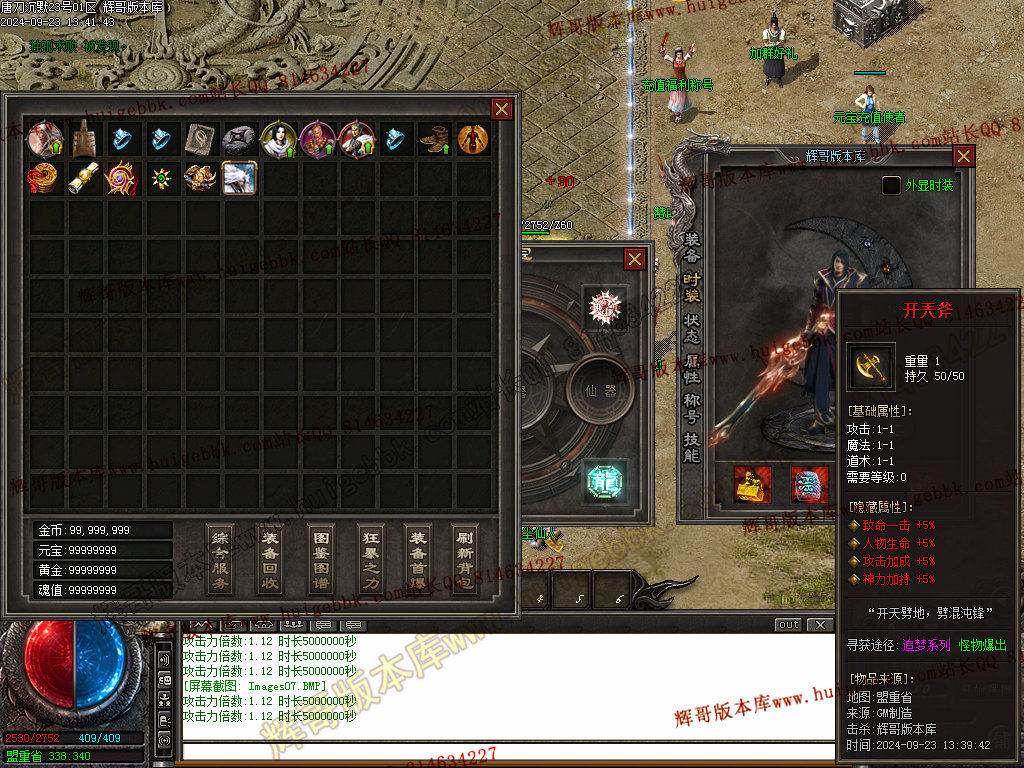
Task: Close the inventory bag window
Action: click(x=502, y=109)
